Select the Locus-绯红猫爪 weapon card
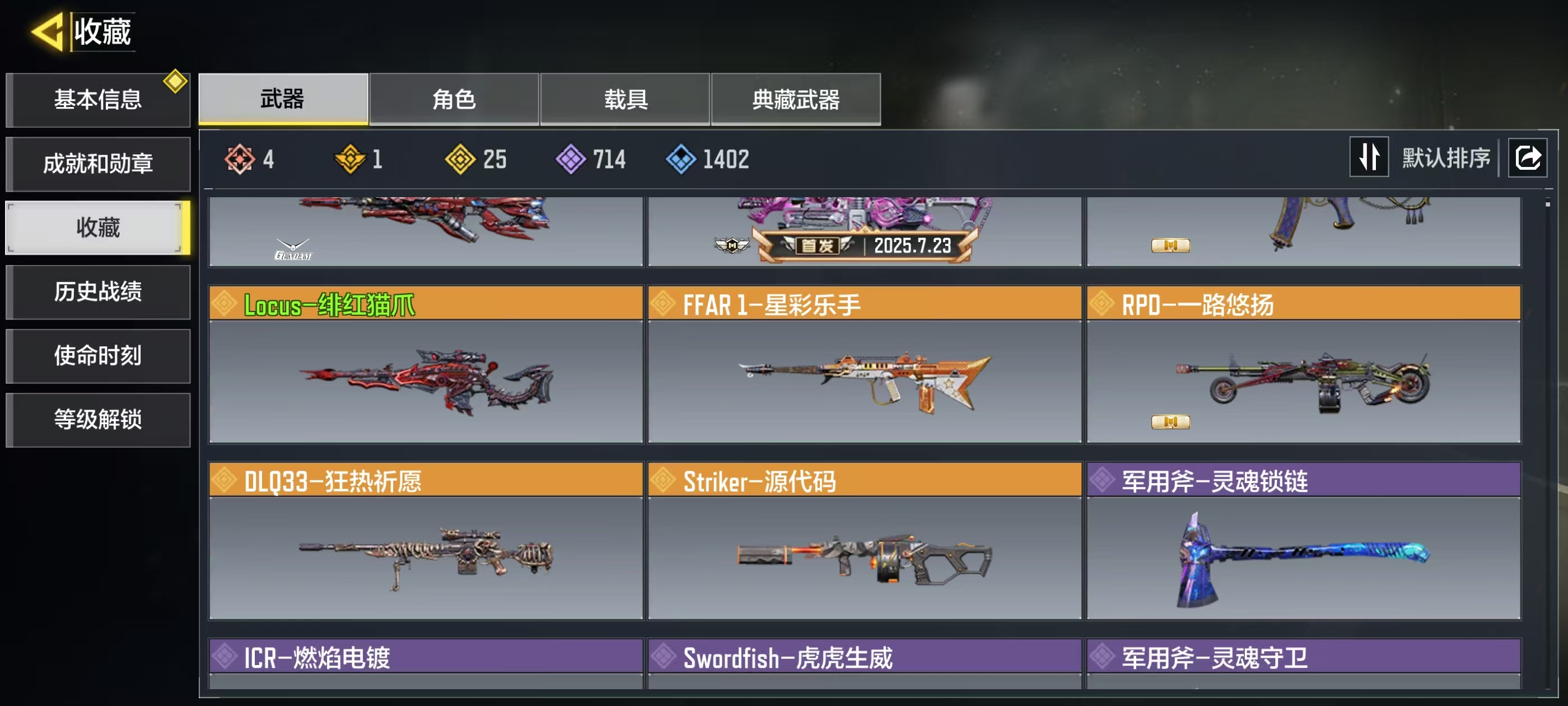1568x706 pixels. pos(426,364)
